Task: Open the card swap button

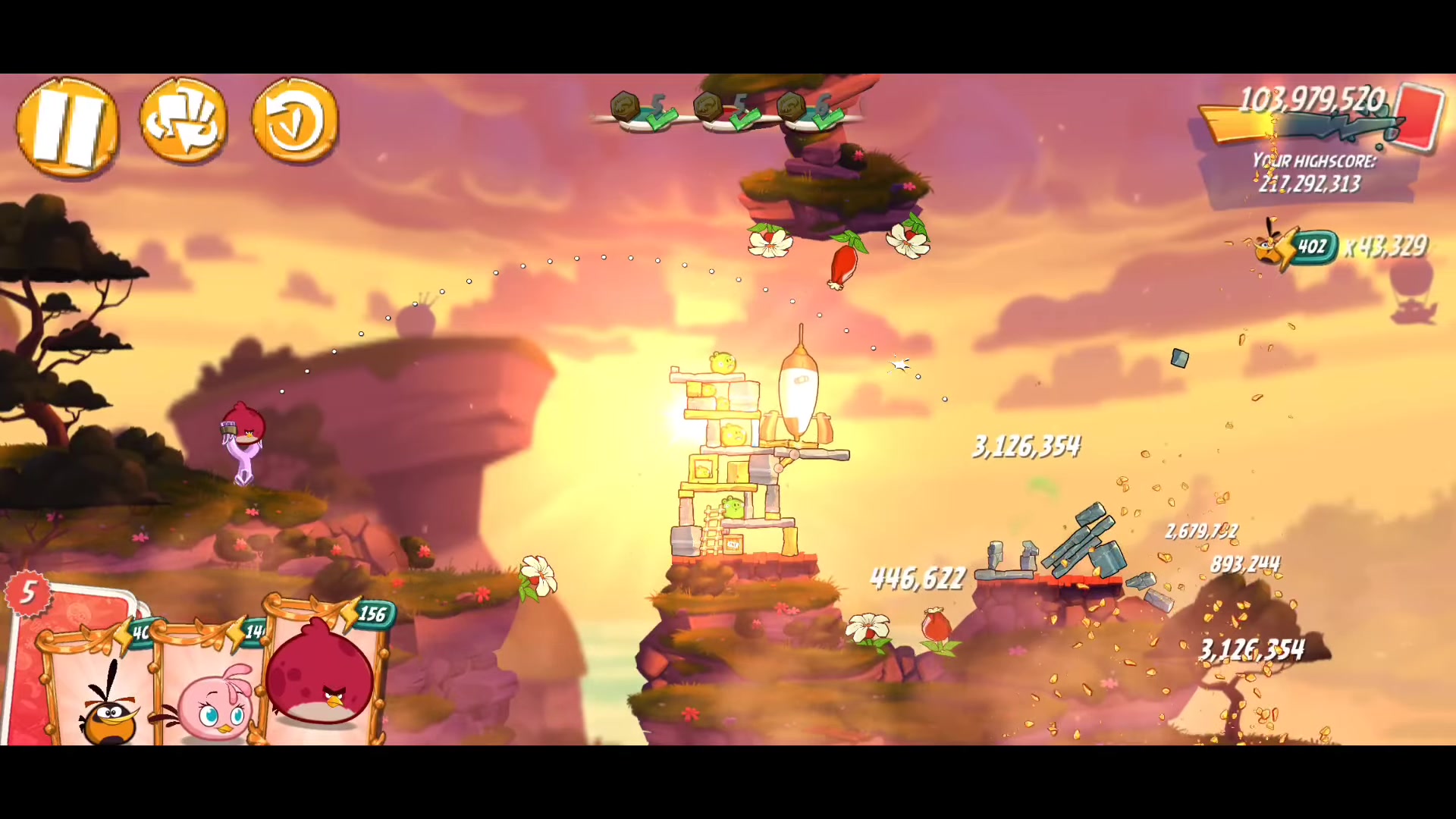Action: pos(184,121)
